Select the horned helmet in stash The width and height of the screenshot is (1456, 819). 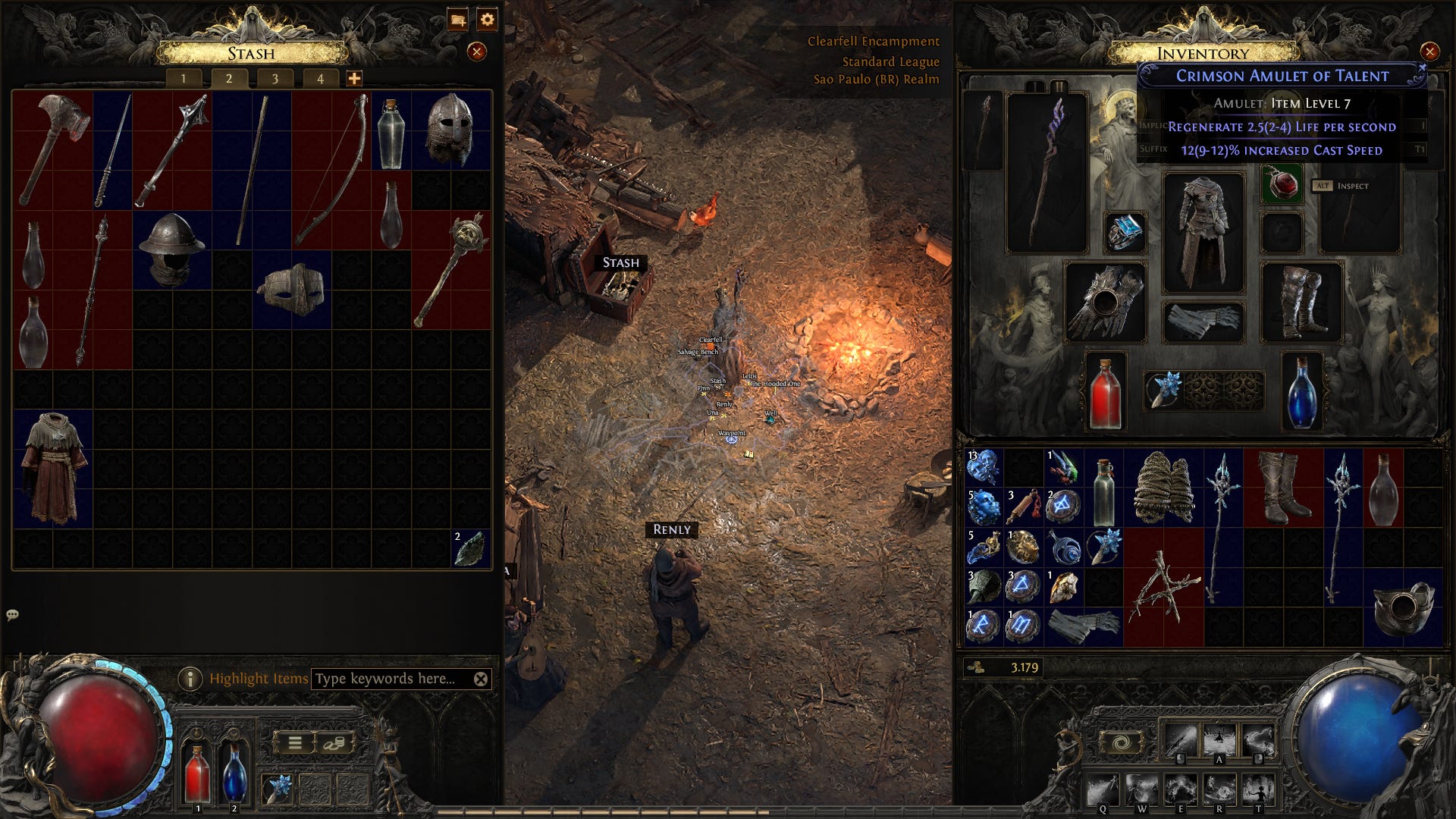[450, 129]
